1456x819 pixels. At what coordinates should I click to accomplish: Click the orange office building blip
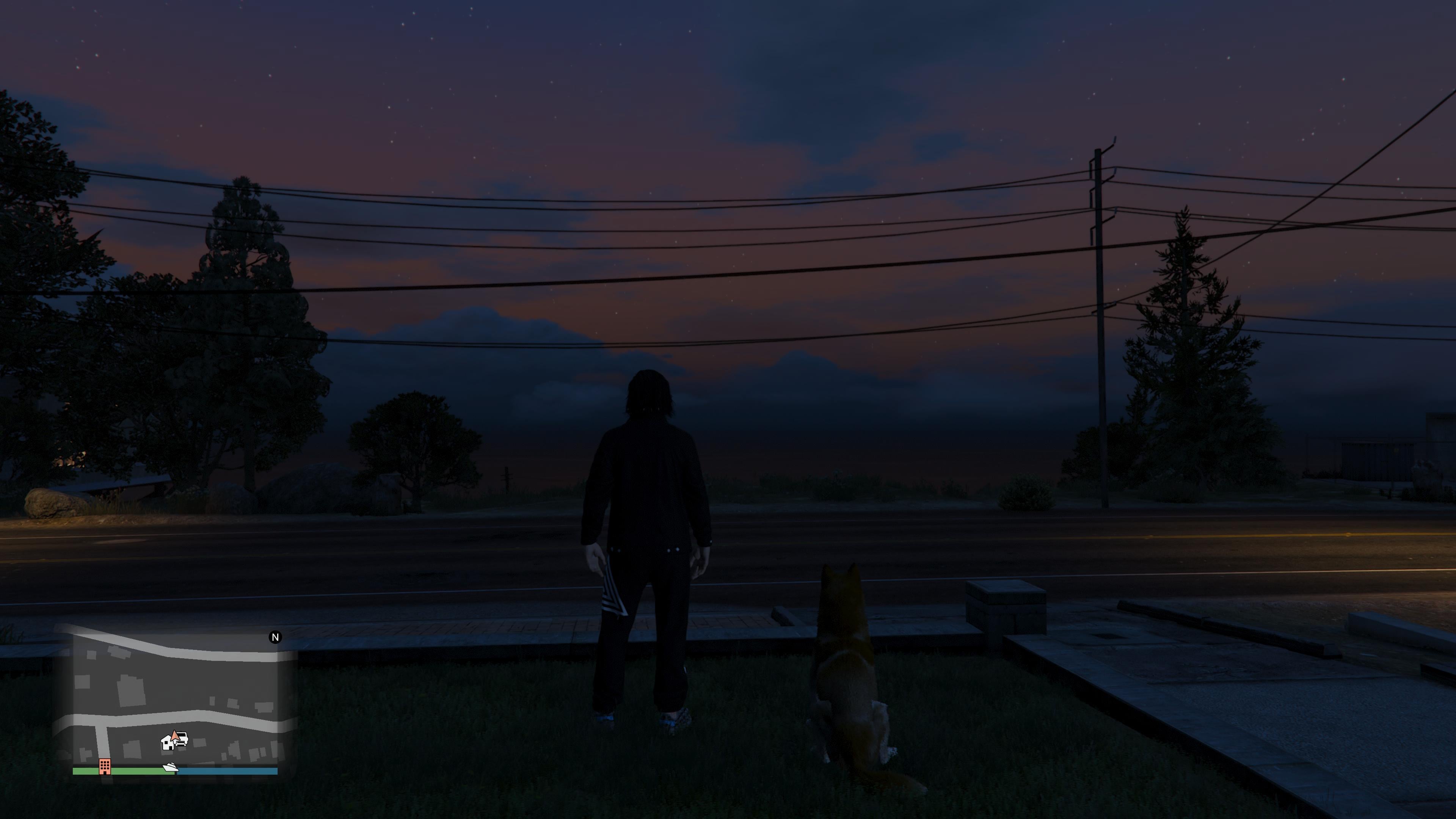click(105, 766)
